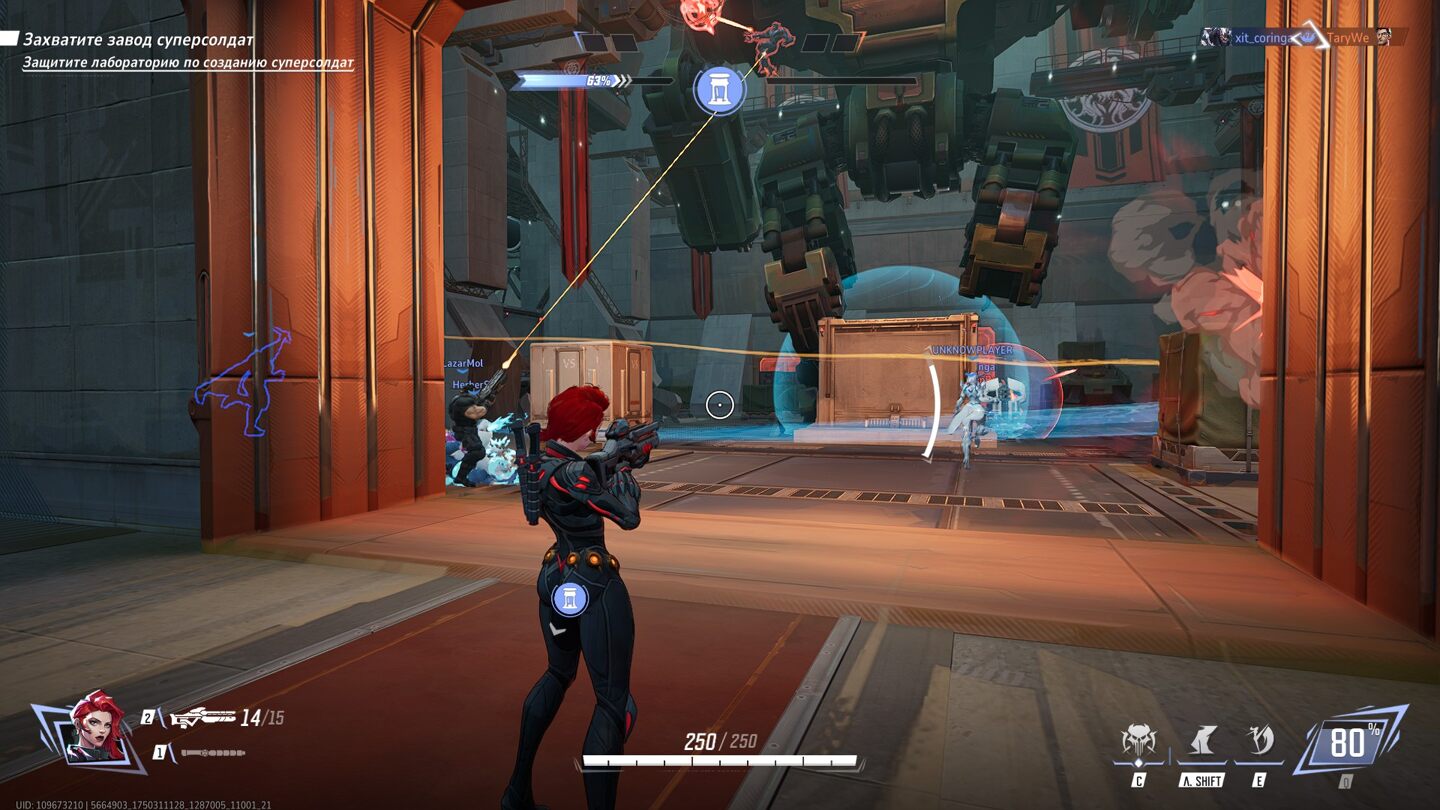Switch to the baton weapon slot
Screen dimensions: 1440x810
pyautogui.click(x=212, y=752)
